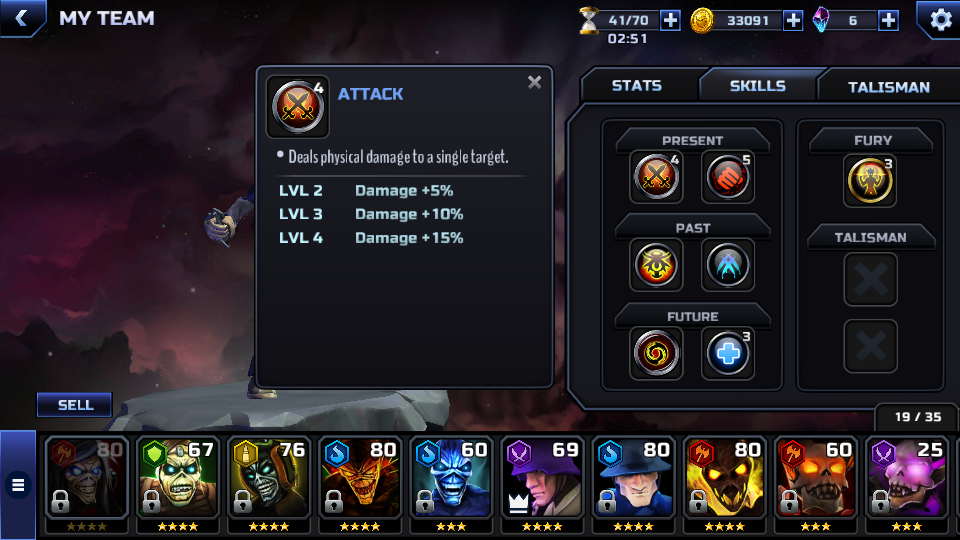Select the blue cross Future skill
960x540 pixels.
click(728, 353)
